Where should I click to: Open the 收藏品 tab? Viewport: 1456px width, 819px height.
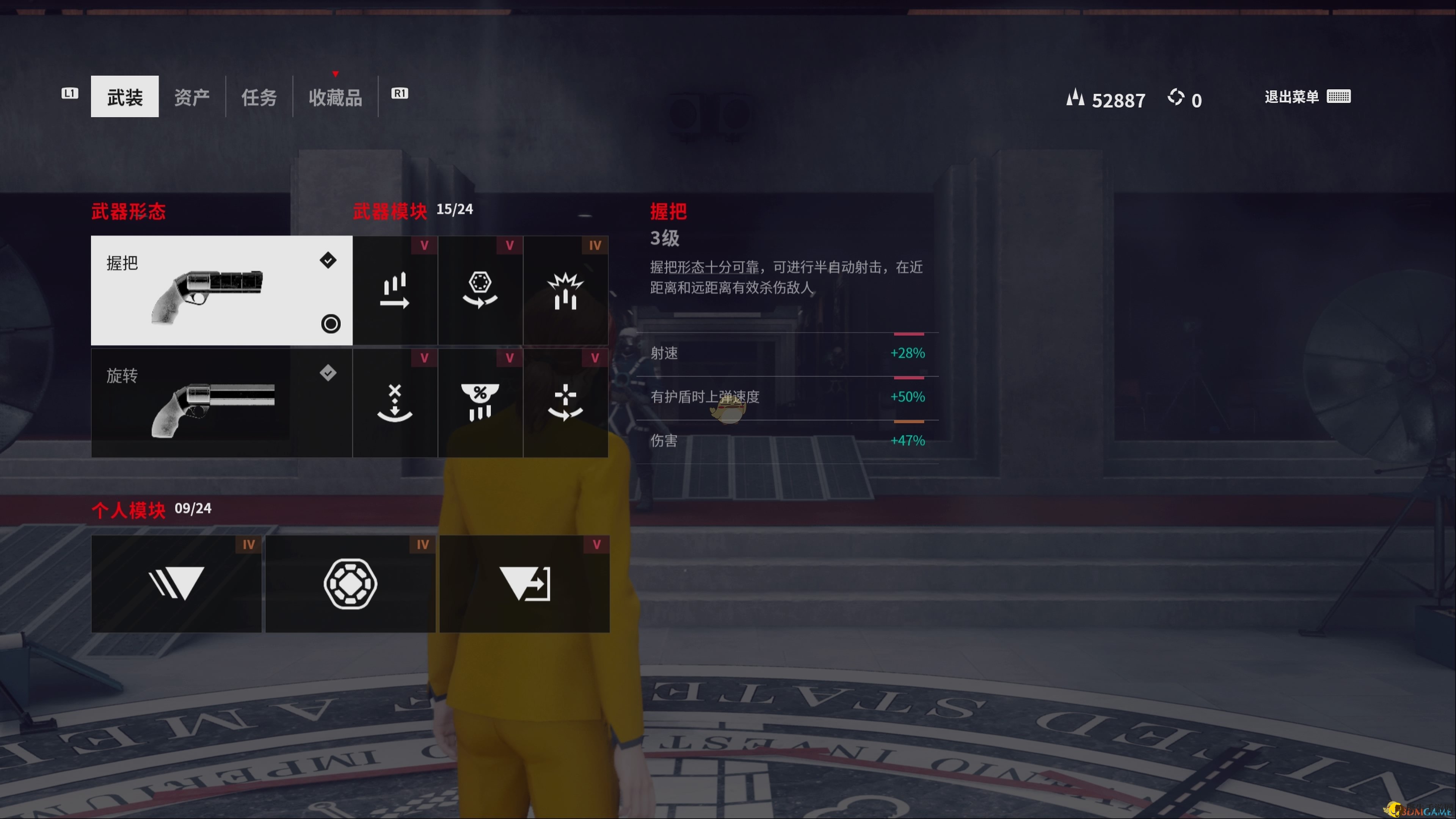(335, 96)
